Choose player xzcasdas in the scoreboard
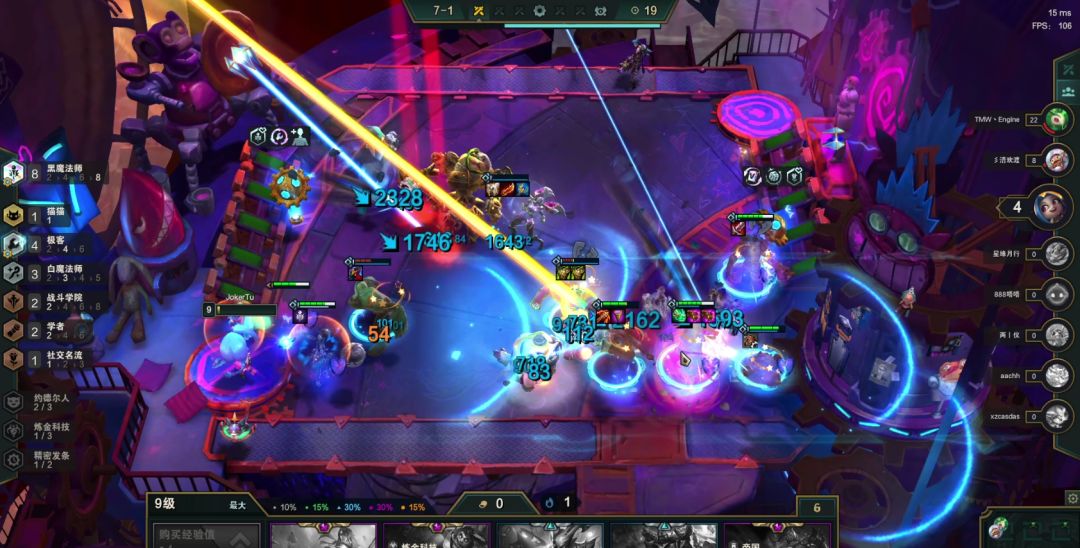1080x548 pixels. [1056, 413]
